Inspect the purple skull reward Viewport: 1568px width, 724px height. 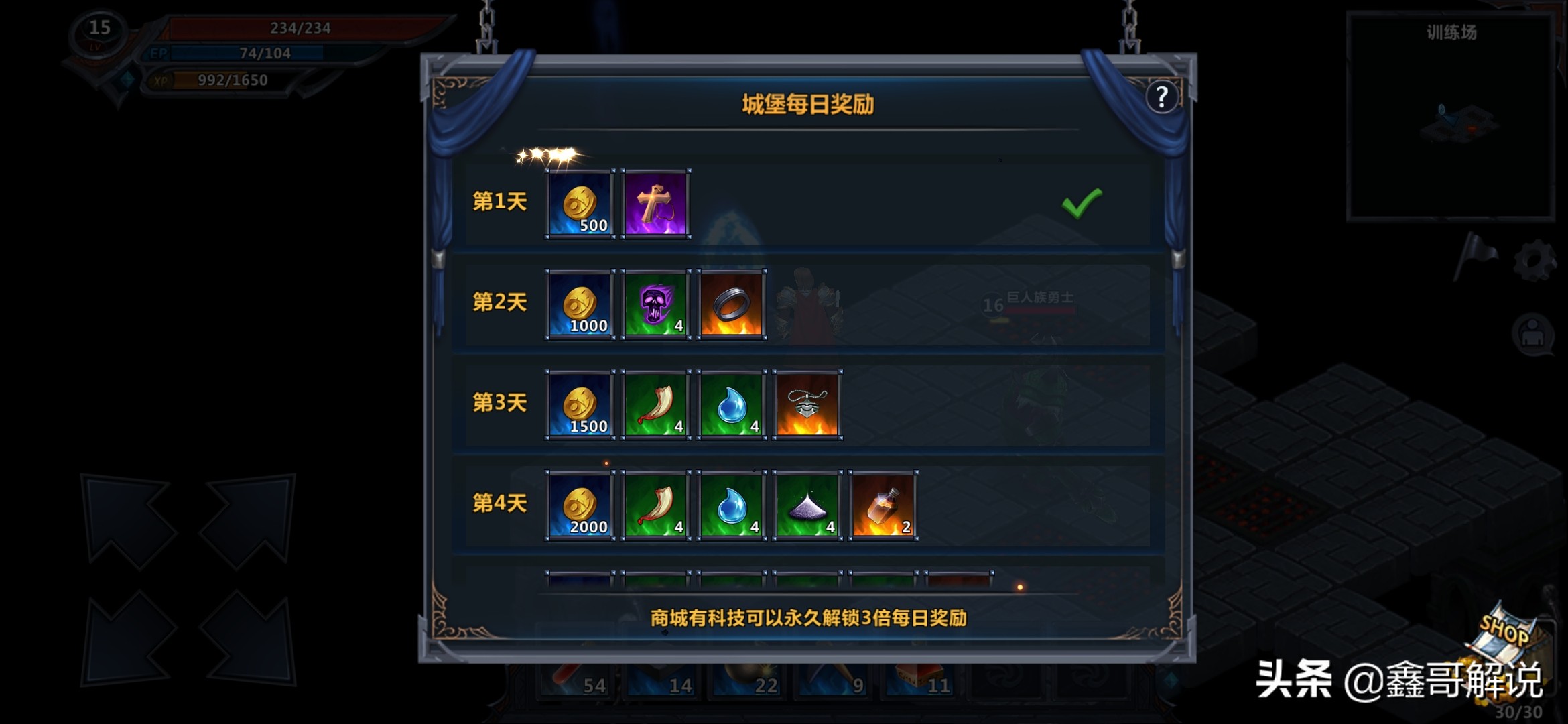656,304
